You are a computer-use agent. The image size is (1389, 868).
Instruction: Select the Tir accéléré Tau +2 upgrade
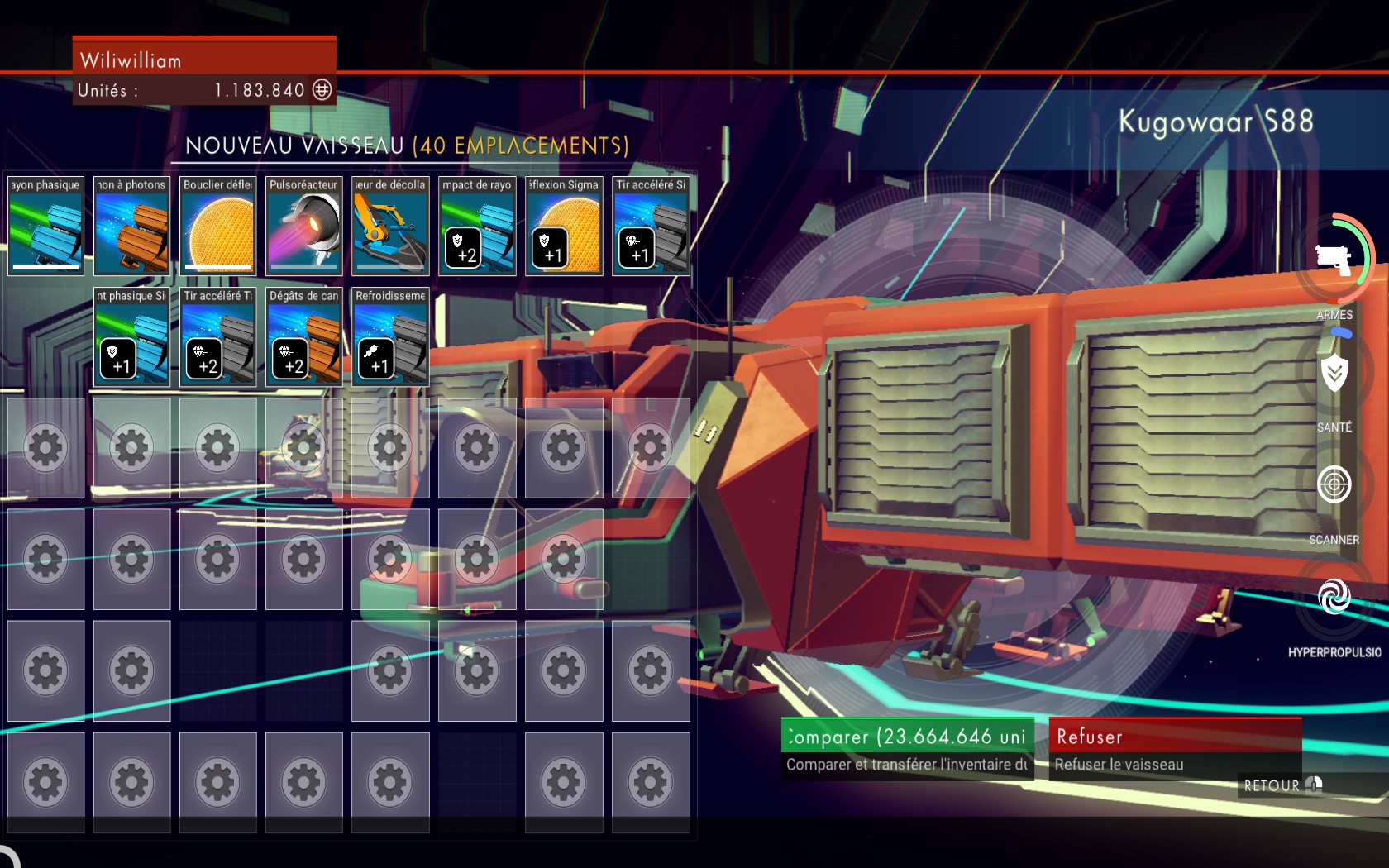218,336
